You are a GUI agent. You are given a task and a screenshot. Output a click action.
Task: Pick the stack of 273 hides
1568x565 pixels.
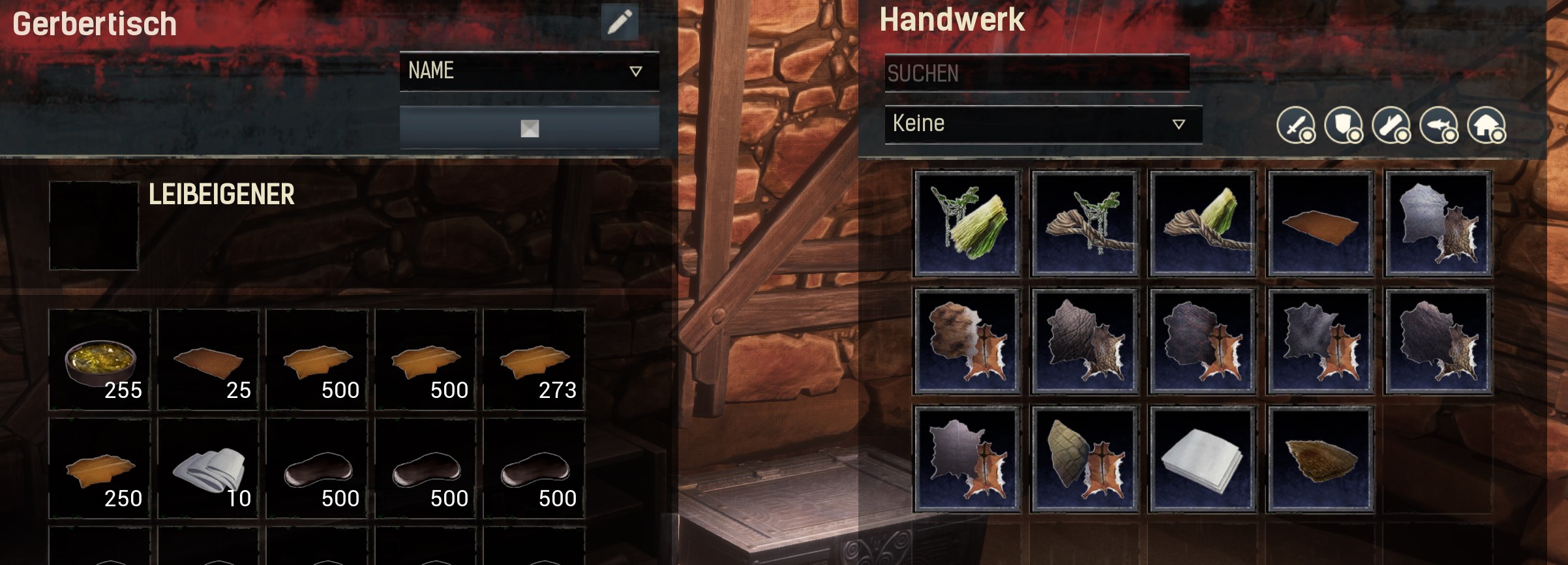pos(534,360)
